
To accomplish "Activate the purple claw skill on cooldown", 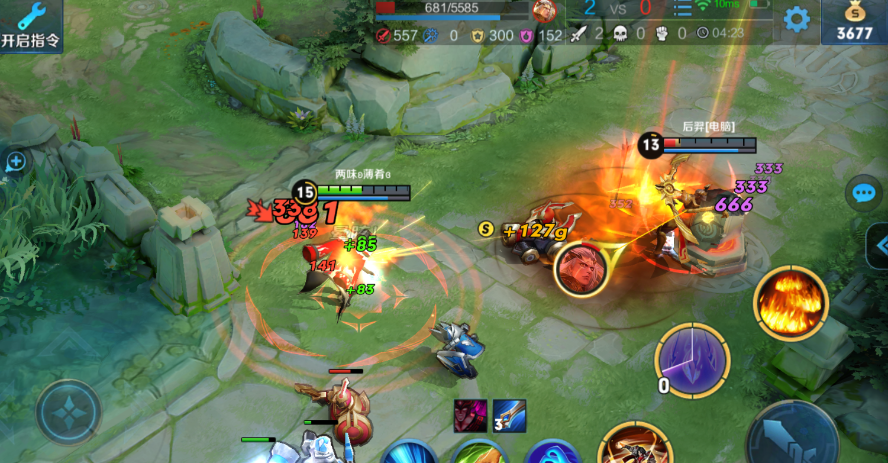I will click(x=691, y=360).
